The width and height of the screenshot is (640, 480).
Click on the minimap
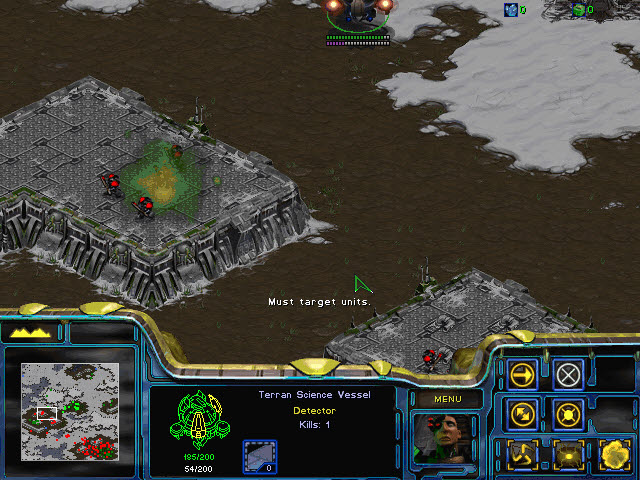click(70, 409)
